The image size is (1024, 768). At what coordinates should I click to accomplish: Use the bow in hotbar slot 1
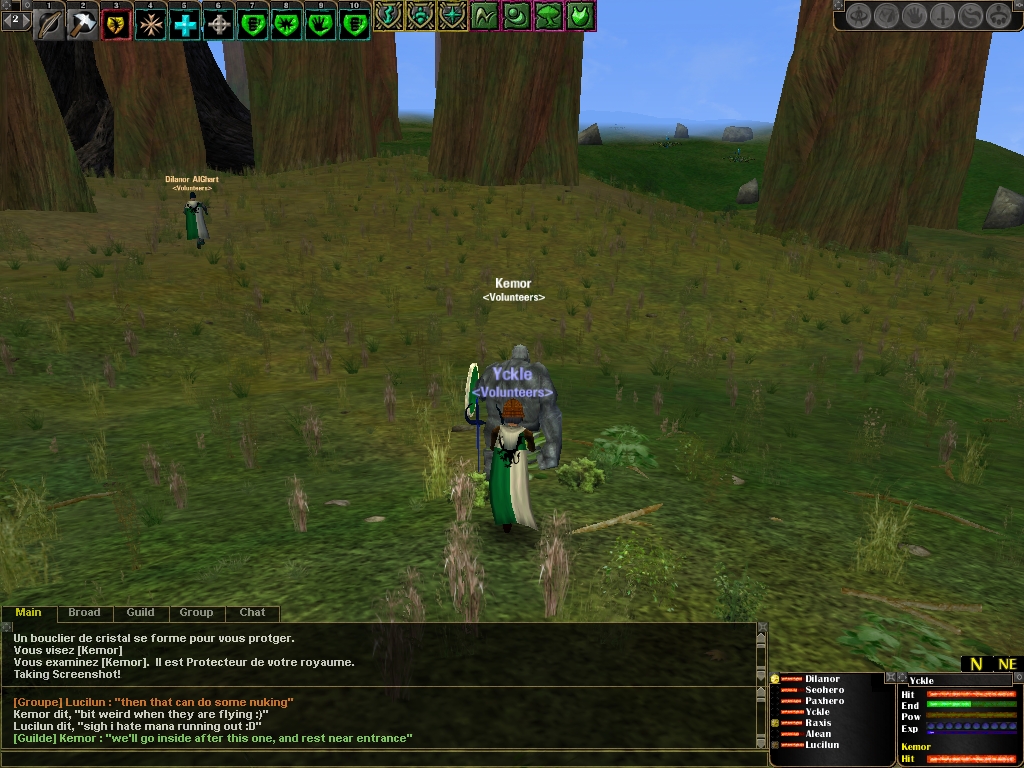[48, 24]
